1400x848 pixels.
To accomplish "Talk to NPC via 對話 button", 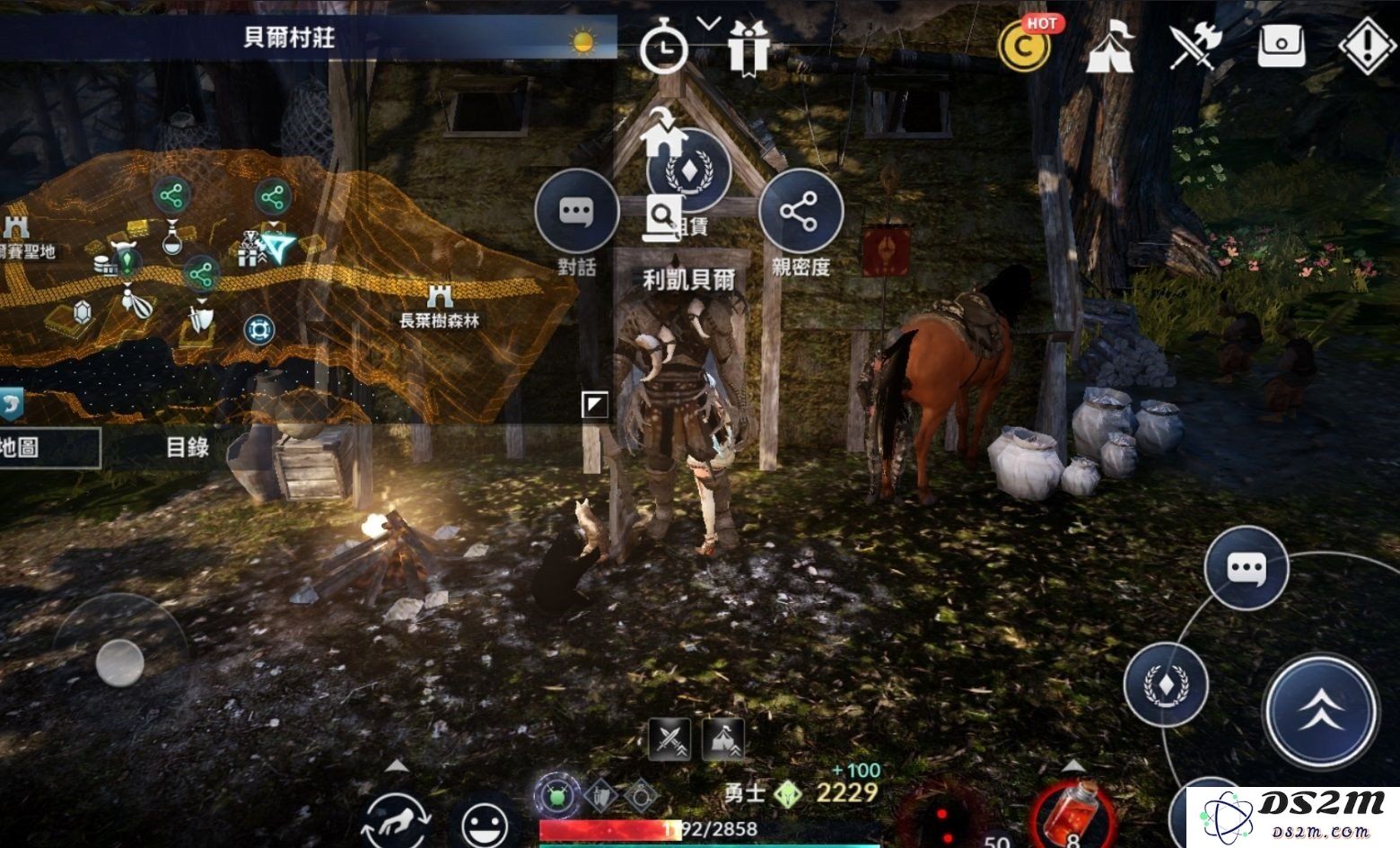I will tap(576, 212).
